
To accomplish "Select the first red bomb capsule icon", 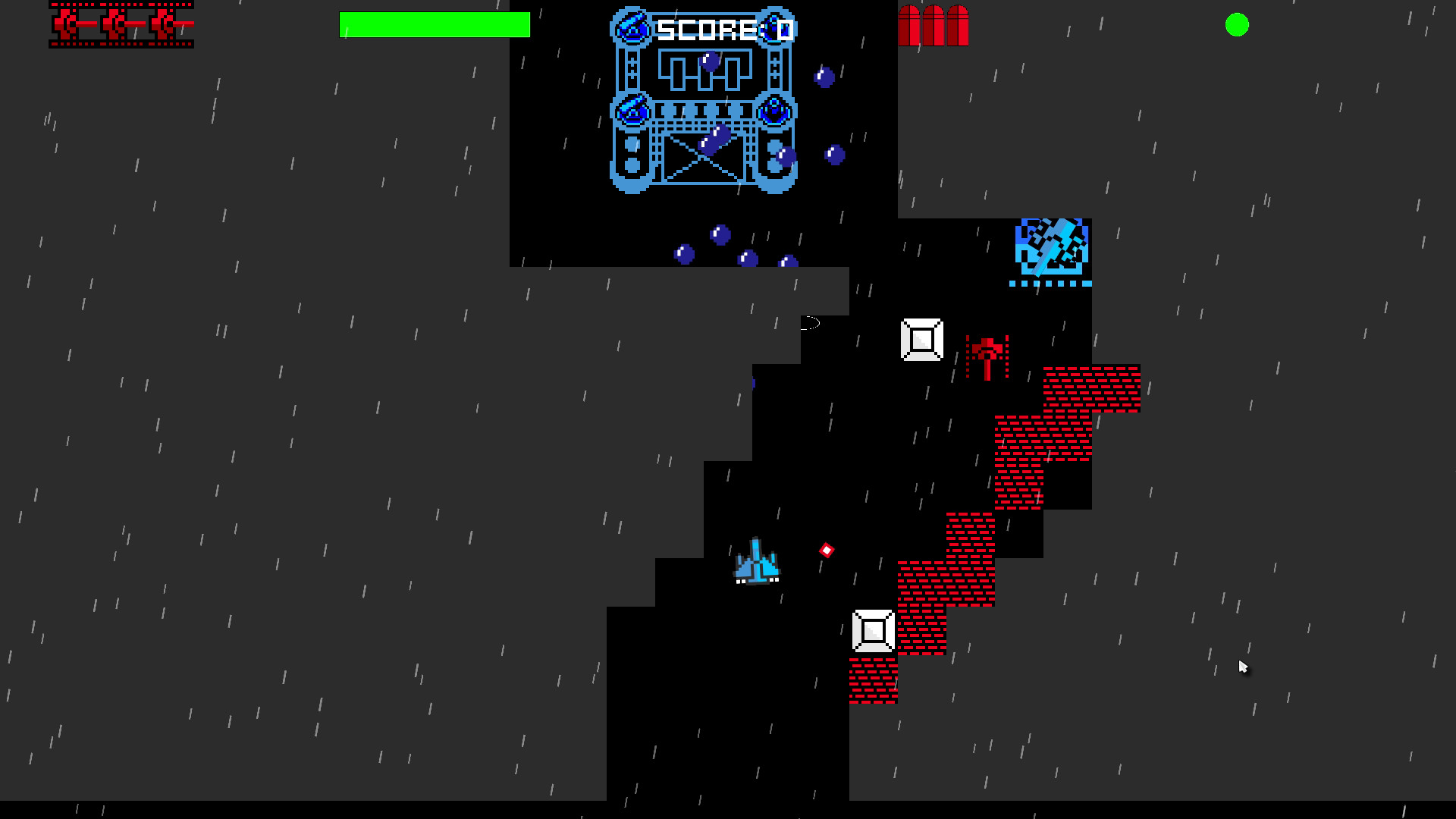I will (x=909, y=27).
